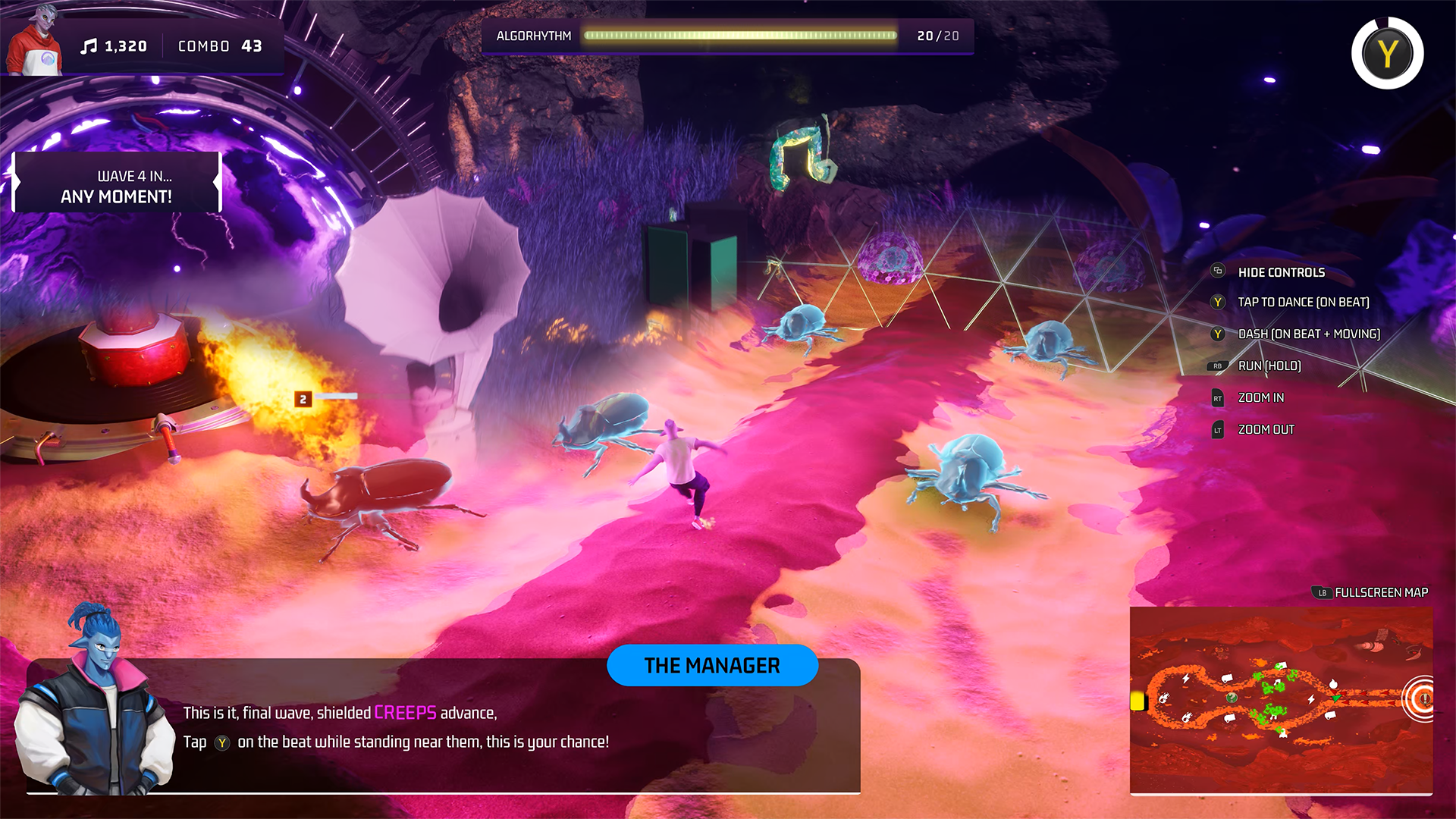The image size is (1456, 819).
Task: Click the Y icon next to TAP TO DANCE
Action: tap(1217, 302)
